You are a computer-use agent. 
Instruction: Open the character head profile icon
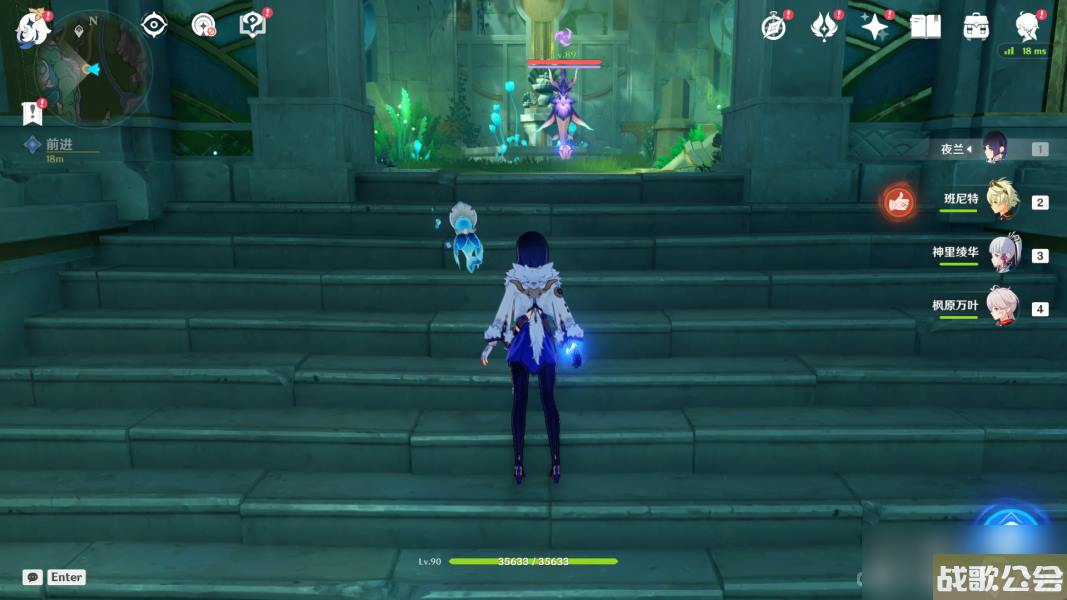1026,25
